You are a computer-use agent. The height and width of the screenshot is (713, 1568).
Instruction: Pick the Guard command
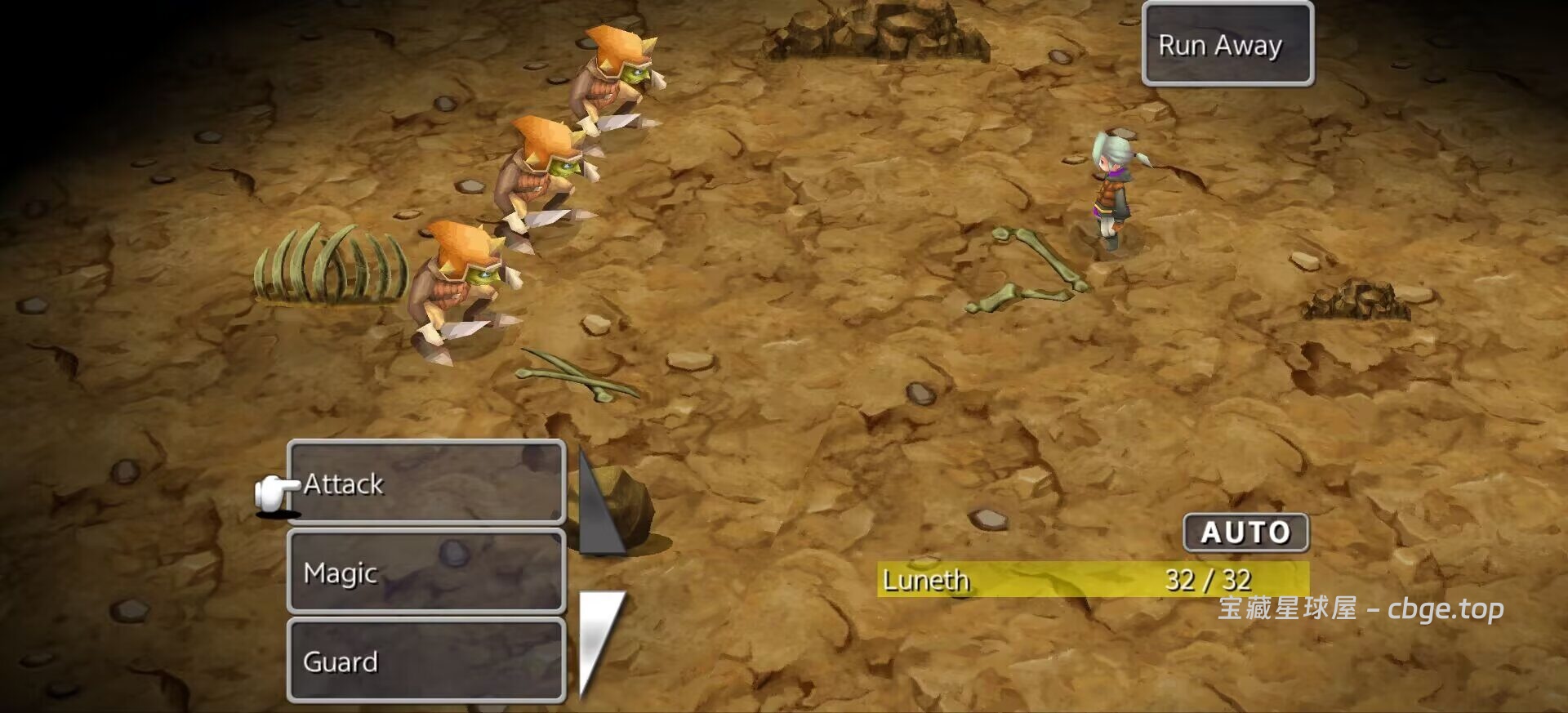tap(425, 661)
